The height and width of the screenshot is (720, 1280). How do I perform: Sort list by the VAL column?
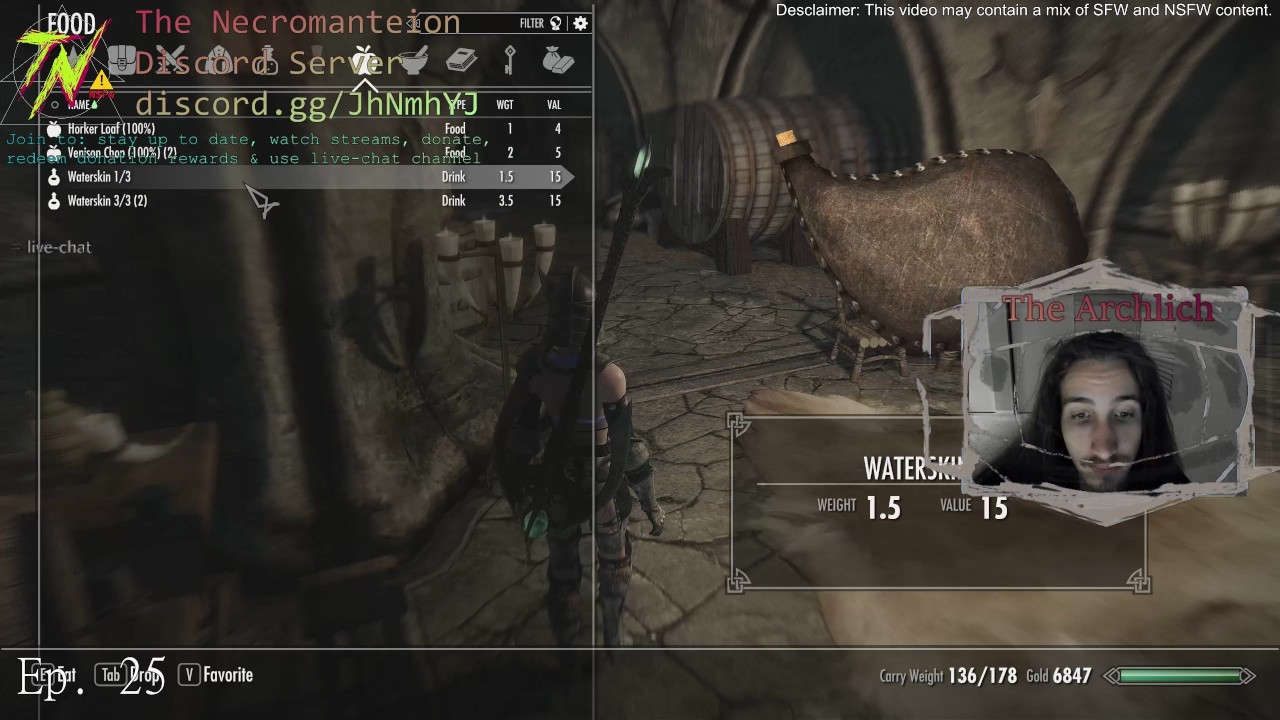pyautogui.click(x=554, y=105)
